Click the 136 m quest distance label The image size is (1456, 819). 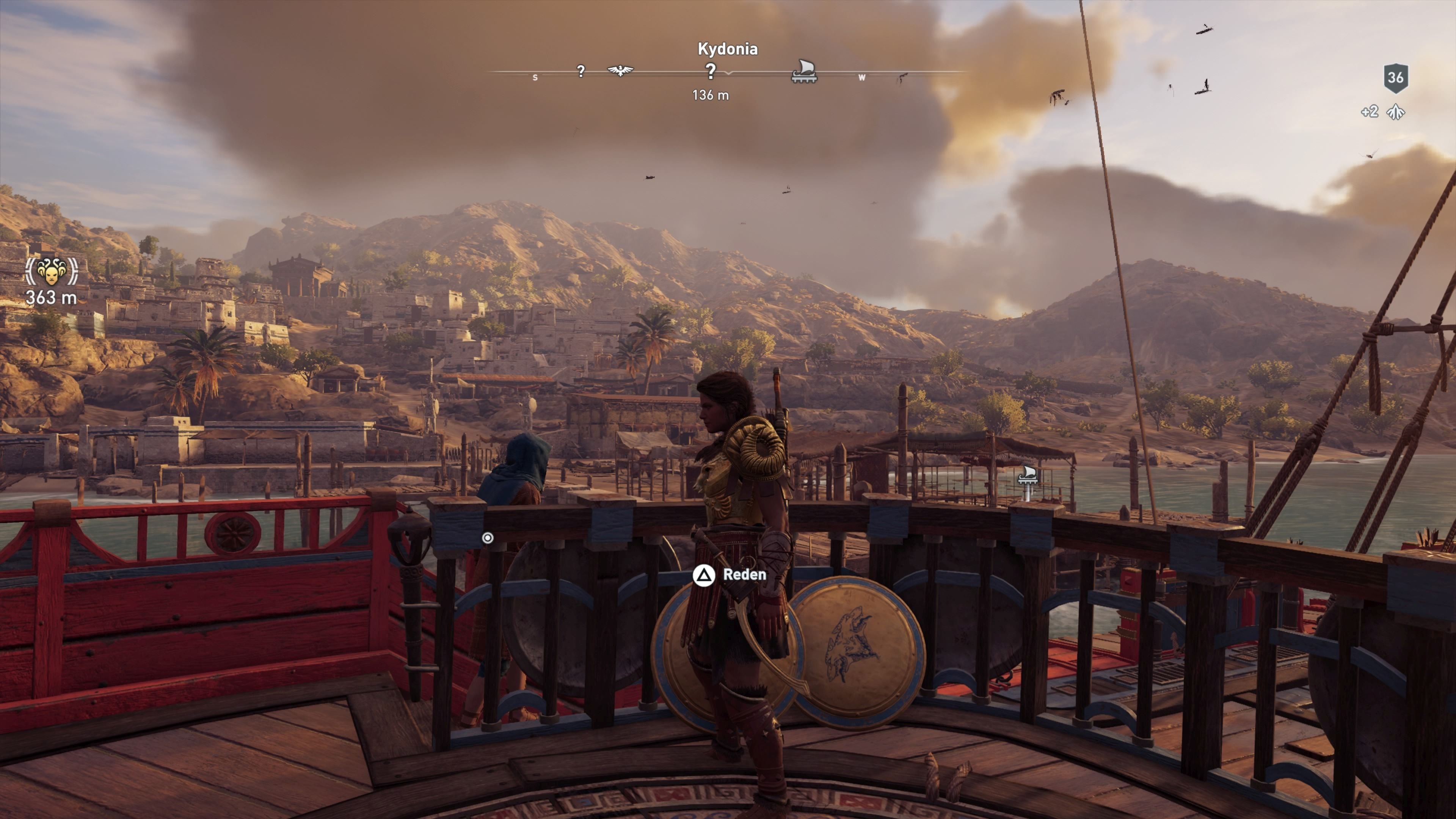[711, 96]
